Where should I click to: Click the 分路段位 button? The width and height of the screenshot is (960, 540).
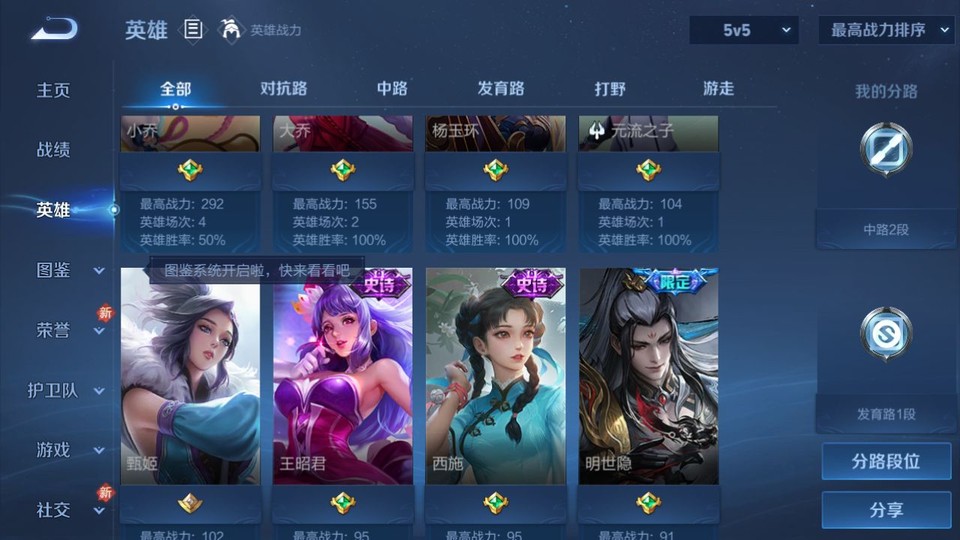point(886,462)
